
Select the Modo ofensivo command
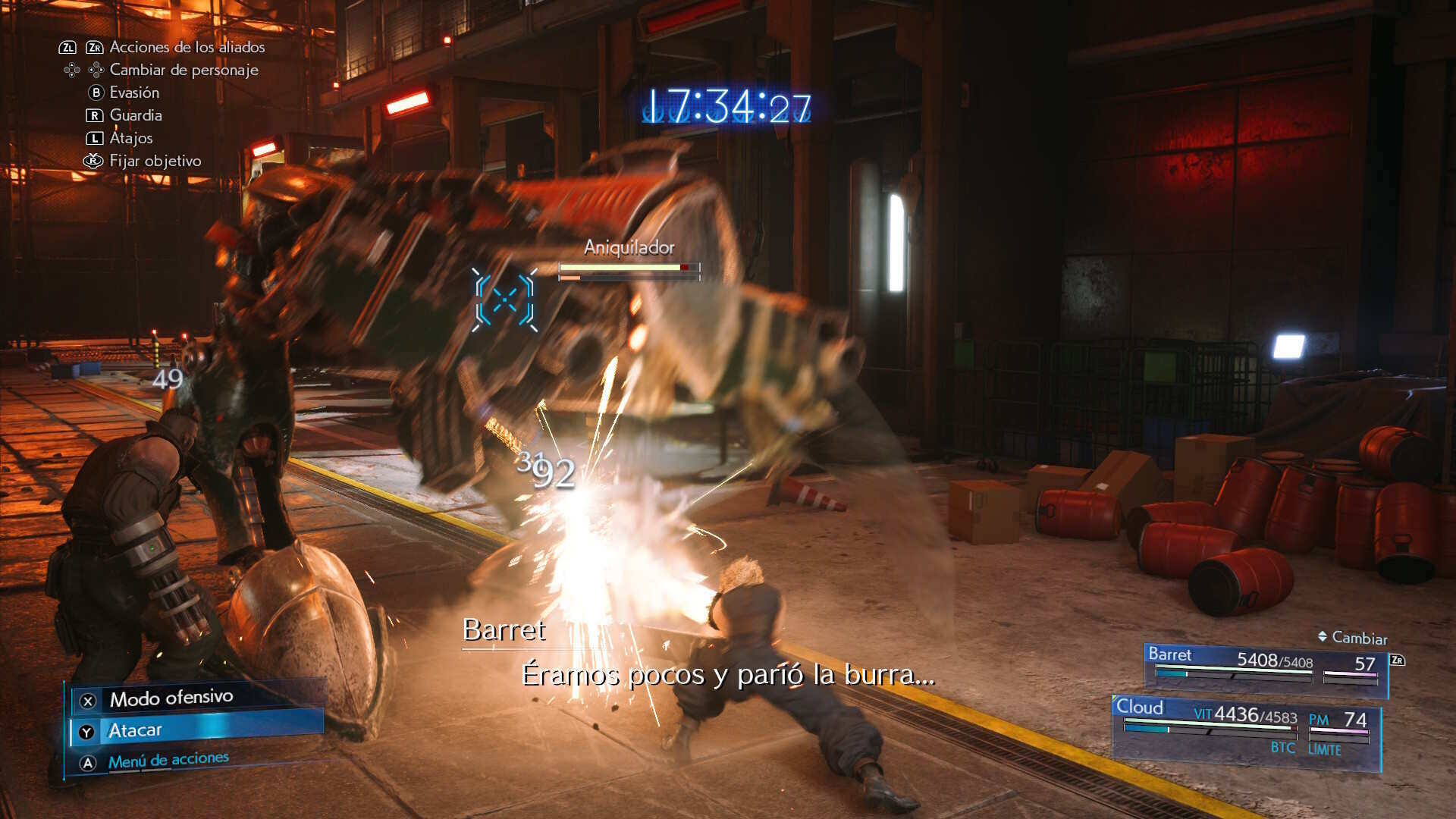[171, 698]
